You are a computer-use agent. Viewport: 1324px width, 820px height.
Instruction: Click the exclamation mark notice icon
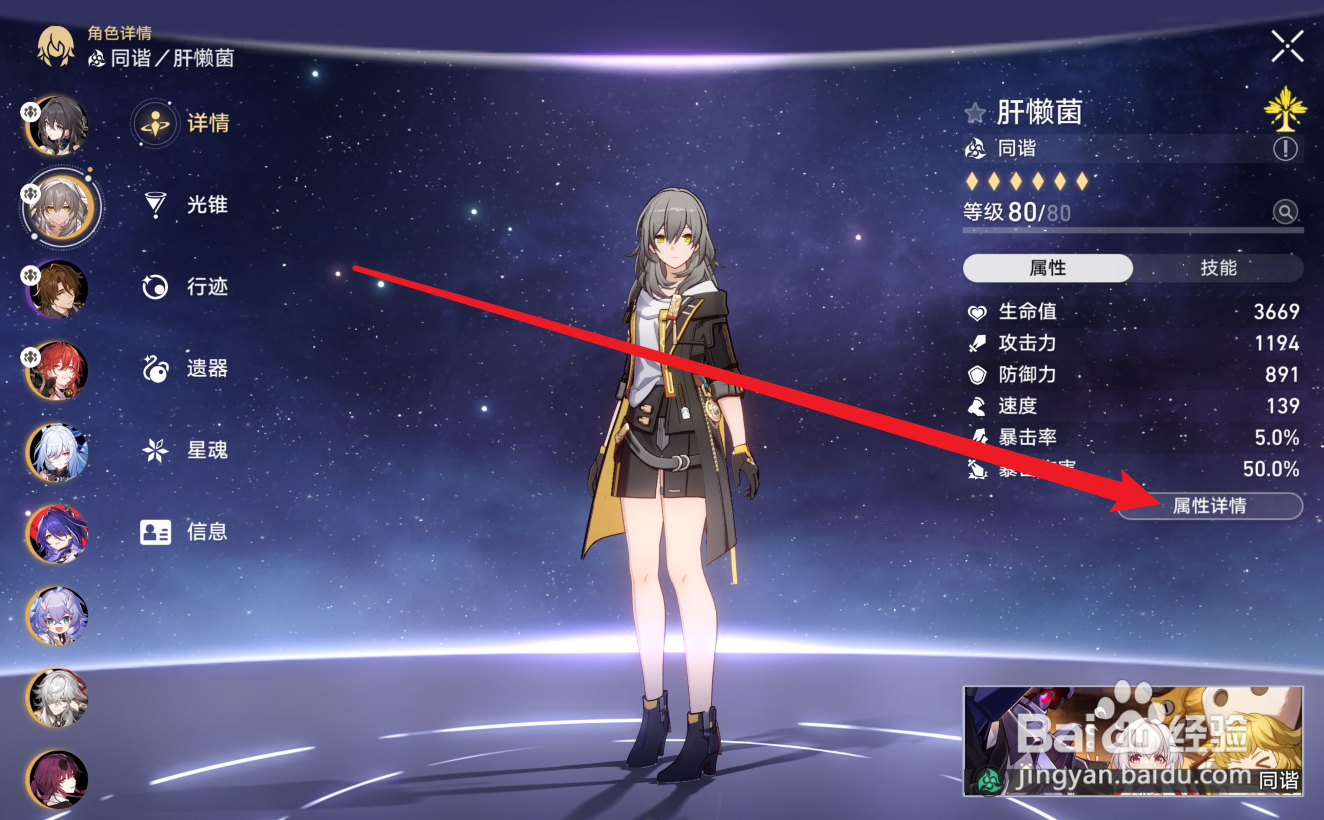pos(1287,148)
